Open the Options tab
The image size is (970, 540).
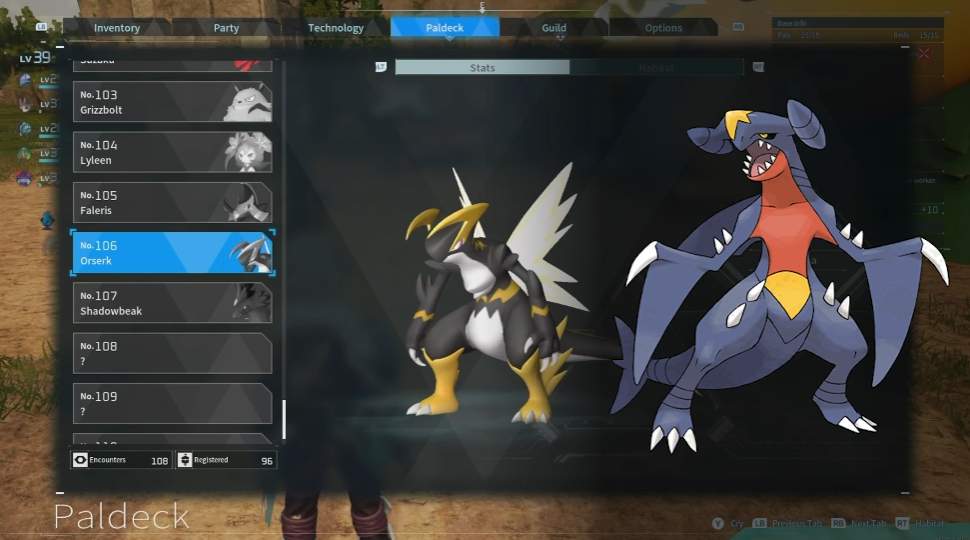tap(663, 28)
